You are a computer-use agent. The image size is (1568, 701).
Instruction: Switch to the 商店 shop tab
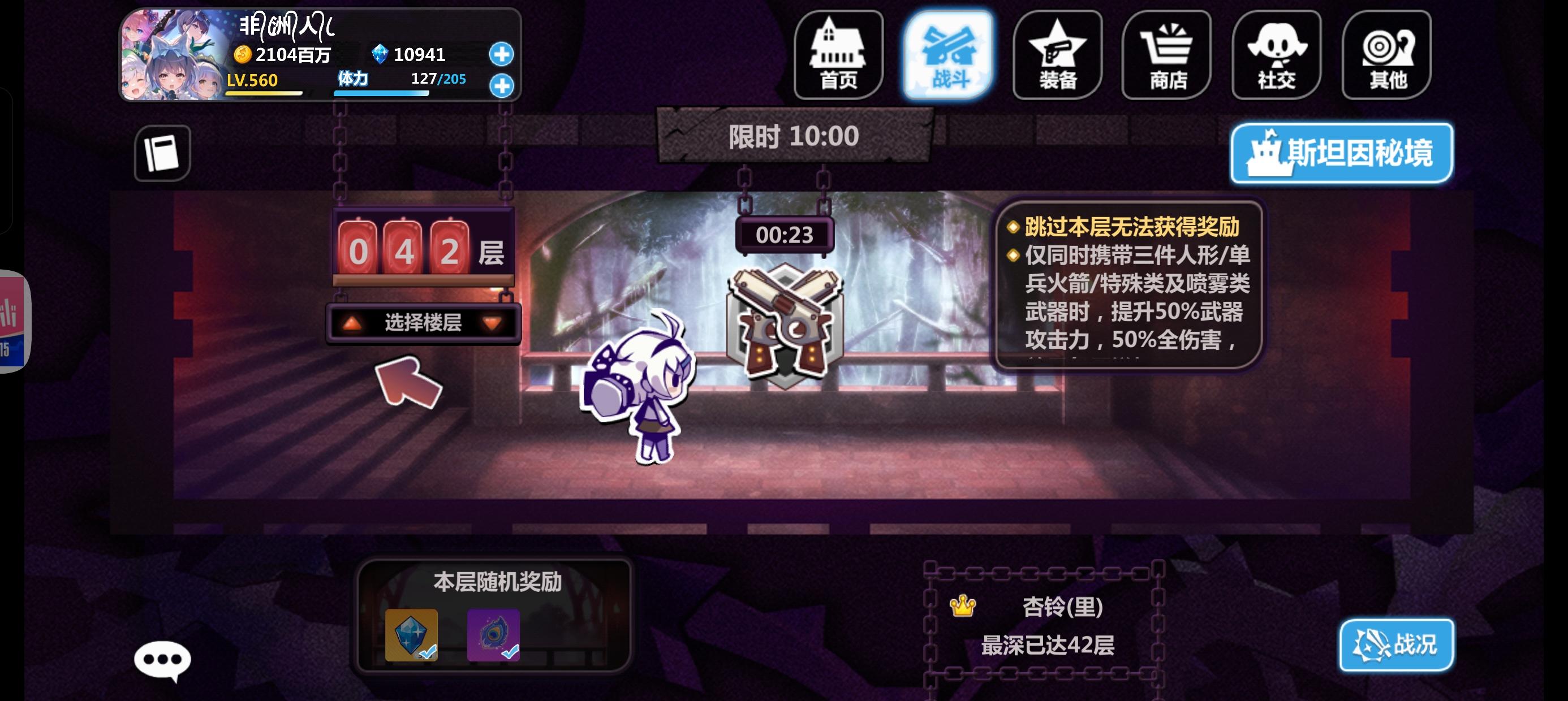(x=1167, y=54)
